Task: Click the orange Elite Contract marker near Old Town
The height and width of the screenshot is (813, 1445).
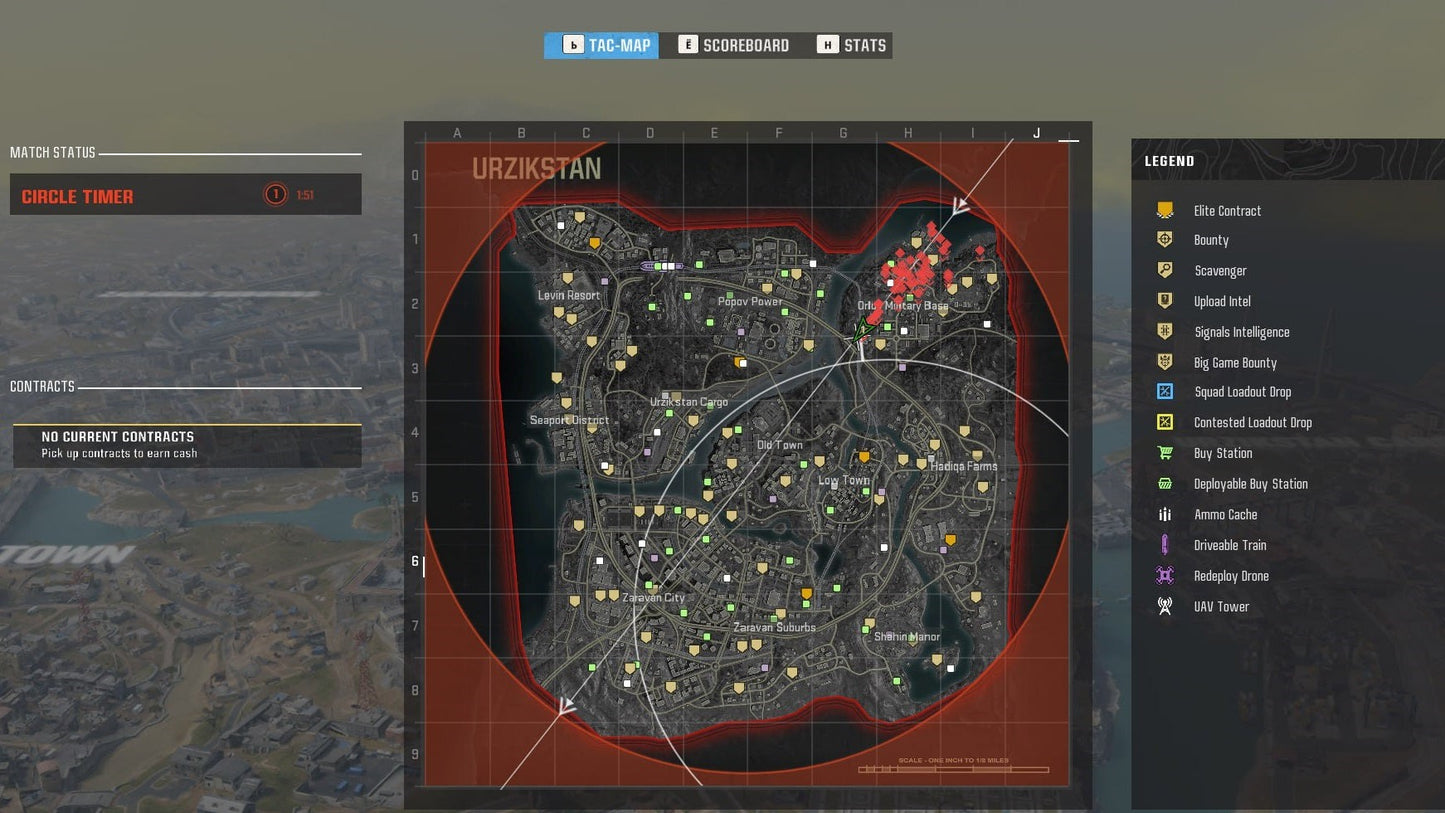Action: 863,456
